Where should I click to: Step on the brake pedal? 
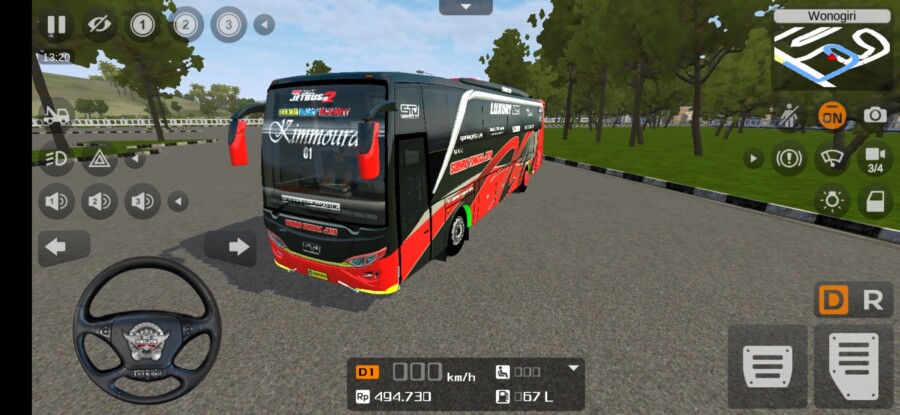[x=767, y=366]
